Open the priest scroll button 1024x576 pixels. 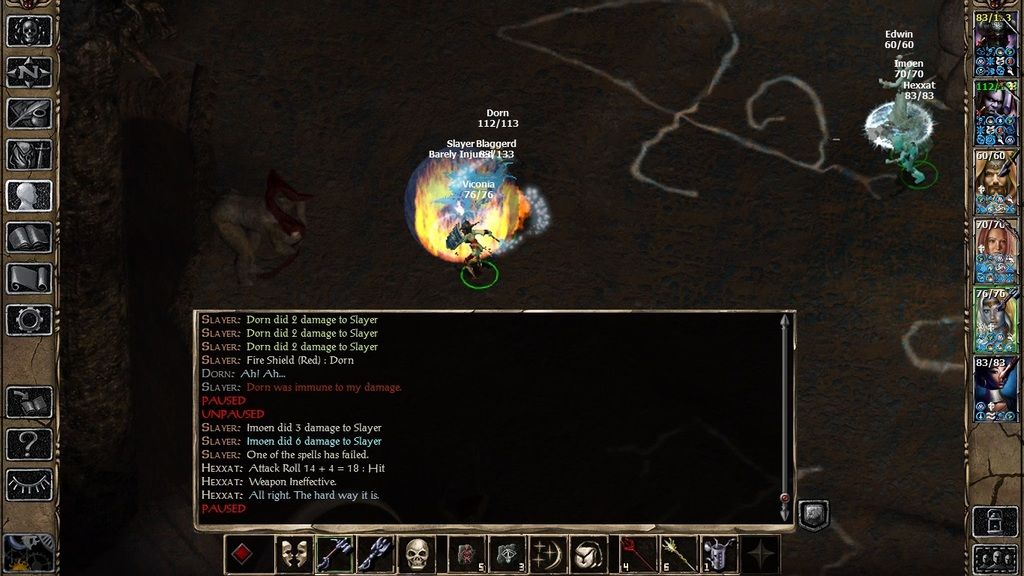(29, 278)
